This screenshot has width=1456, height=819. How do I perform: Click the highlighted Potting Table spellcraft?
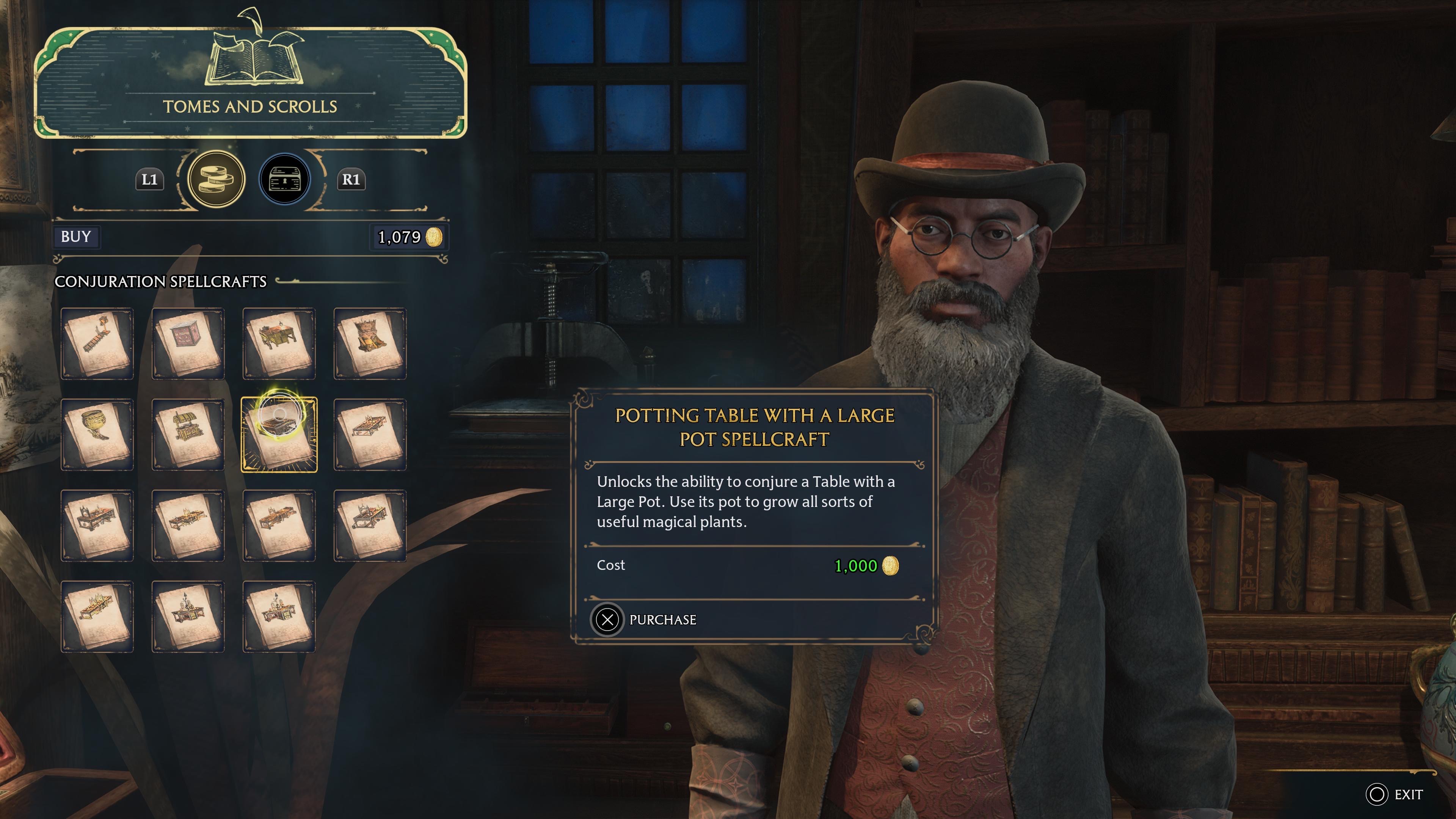tap(279, 434)
